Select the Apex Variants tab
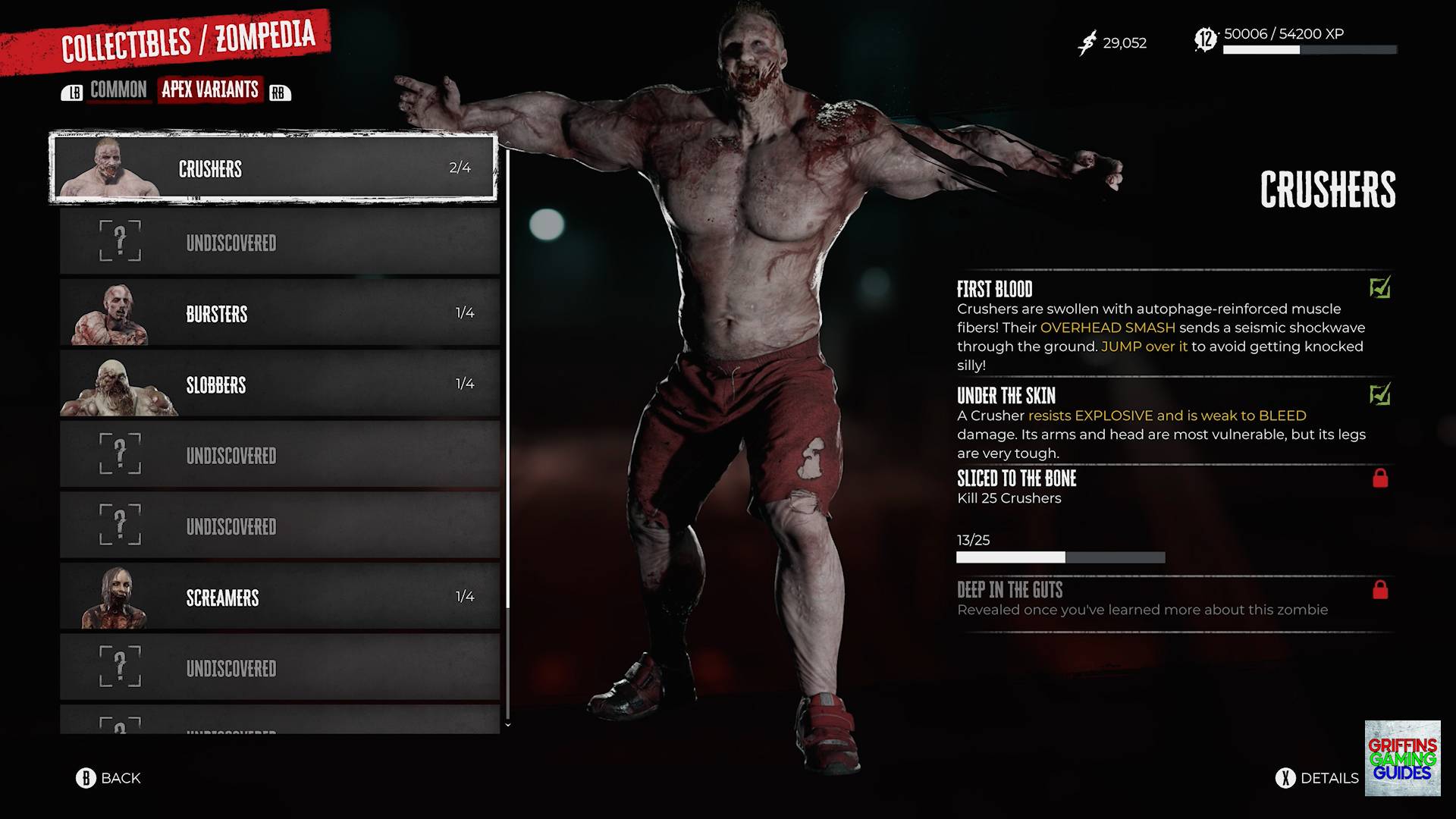1456x819 pixels. [210, 89]
